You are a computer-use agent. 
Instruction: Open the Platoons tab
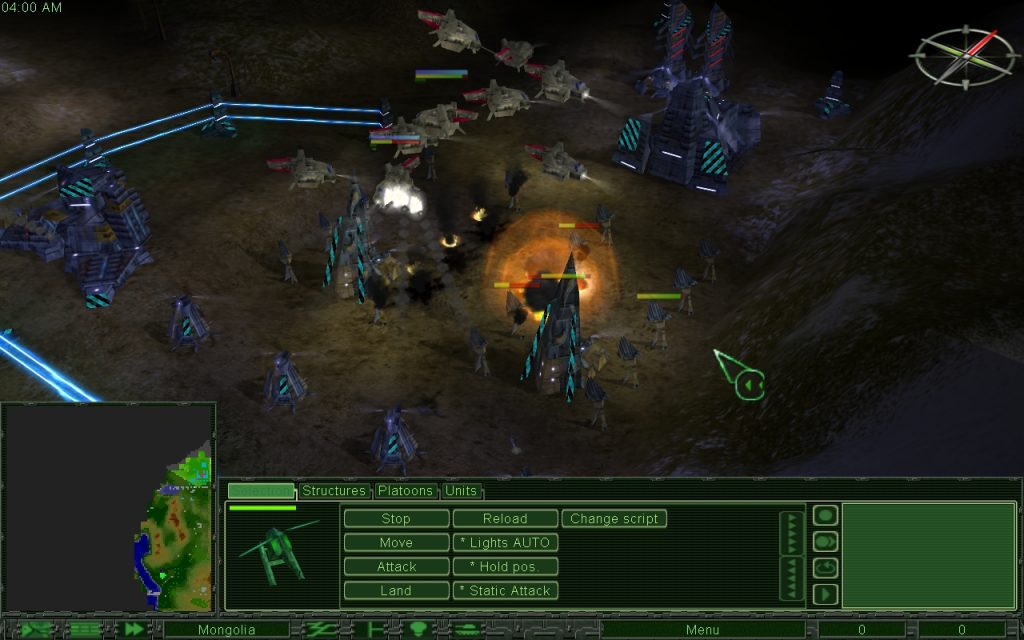[406, 491]
